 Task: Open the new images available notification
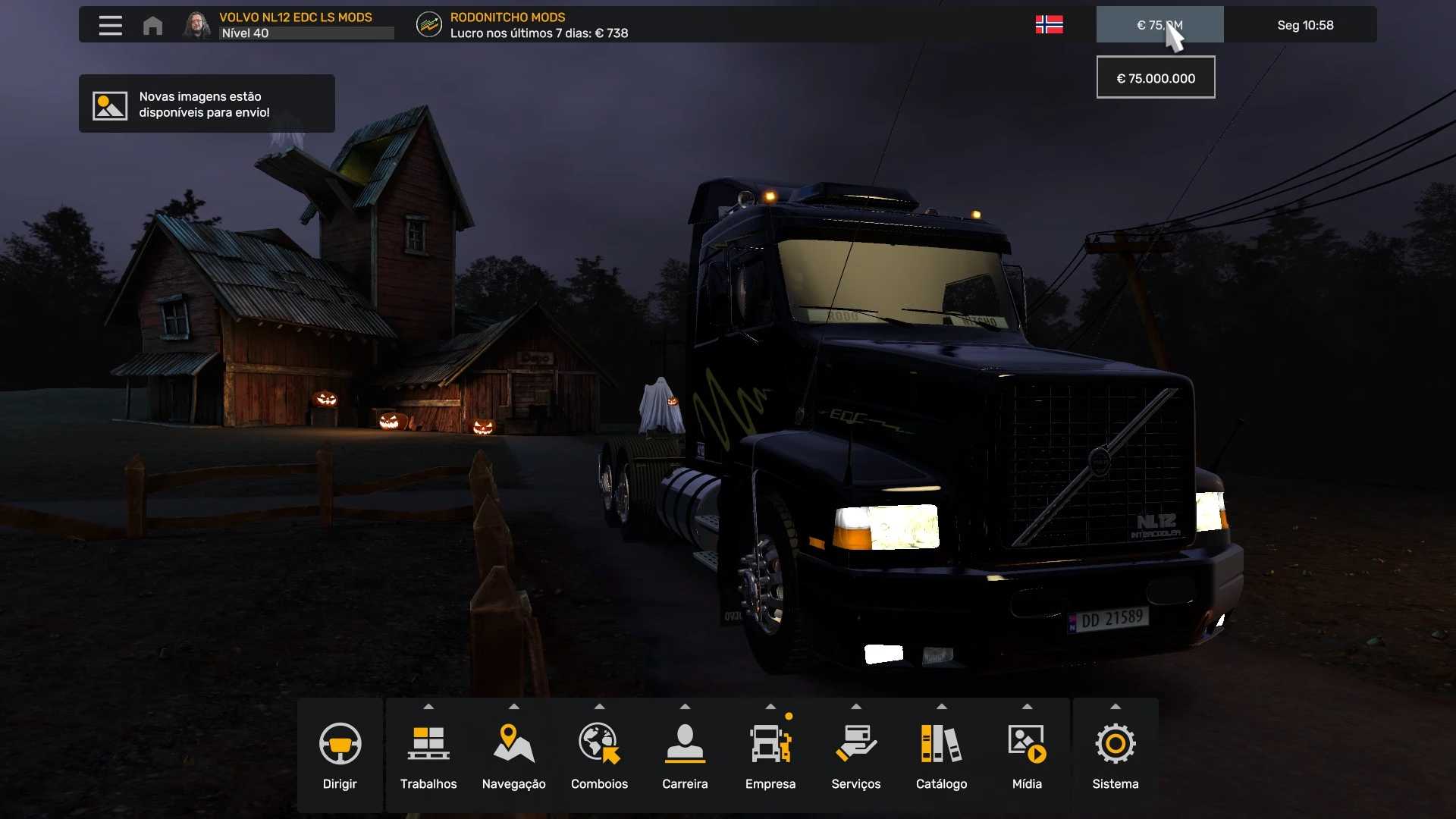(206, 104)
